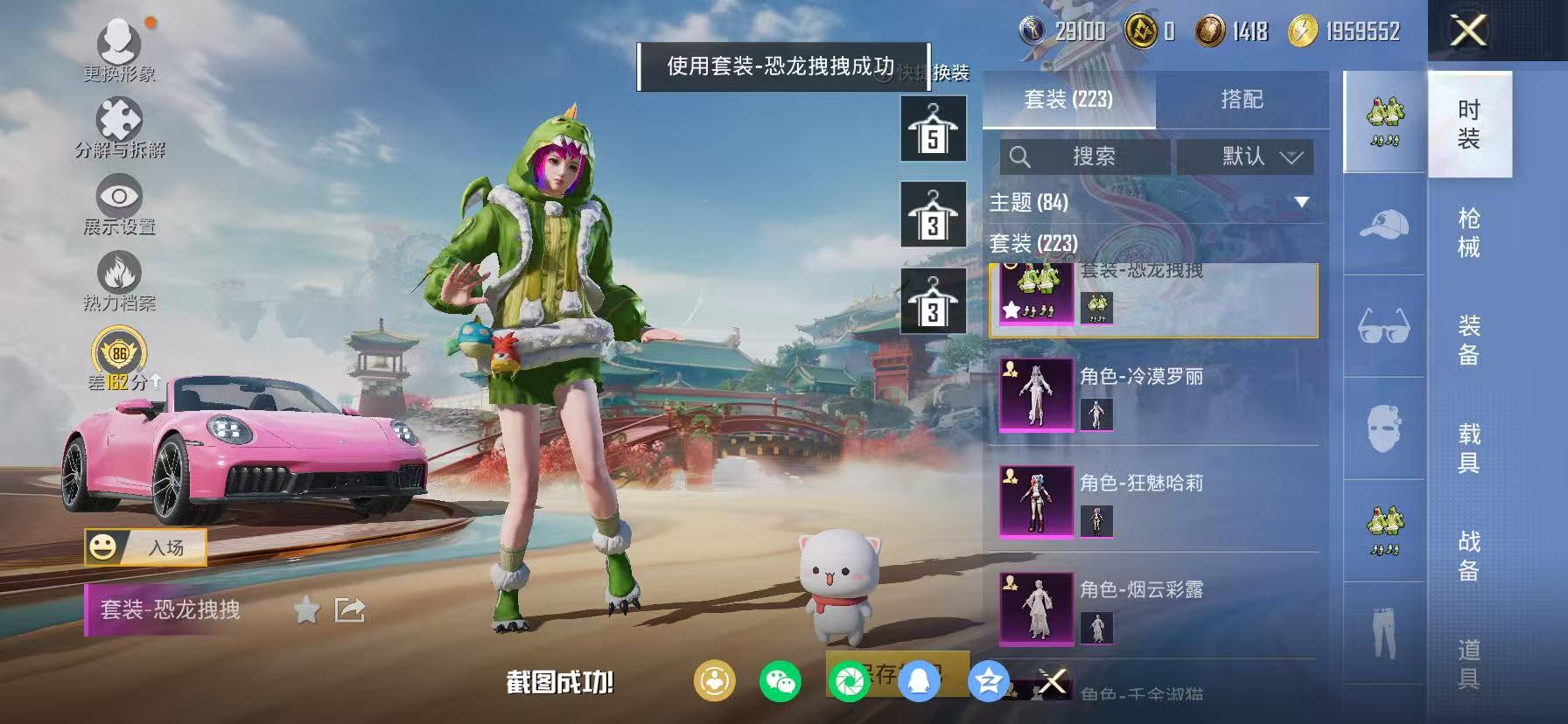Switch to the 枪械 weapons tab
1568x724 pixels.
(x=1471, y=230)
